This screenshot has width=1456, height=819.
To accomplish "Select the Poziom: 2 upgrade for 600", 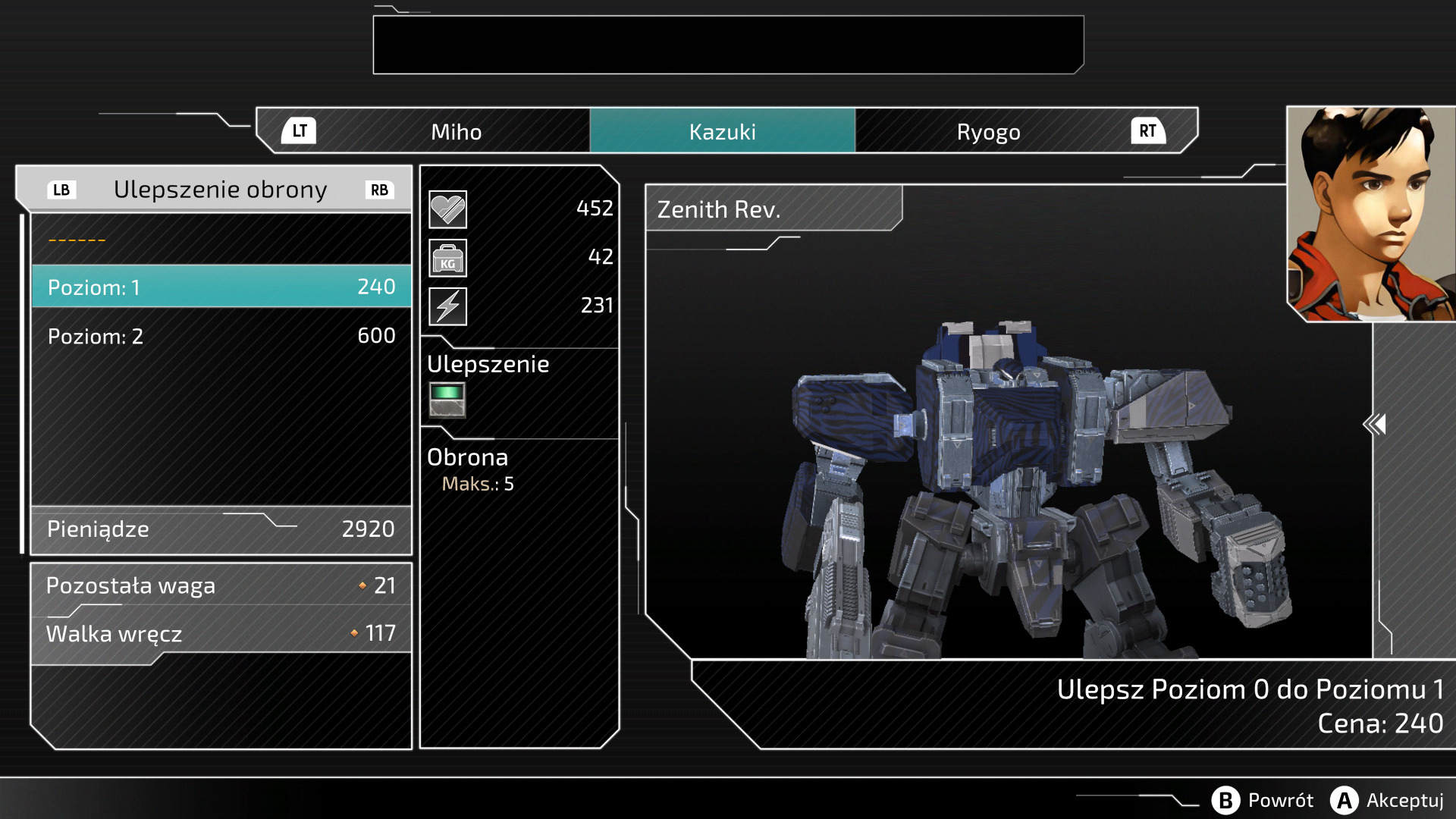I will (221, 336).
